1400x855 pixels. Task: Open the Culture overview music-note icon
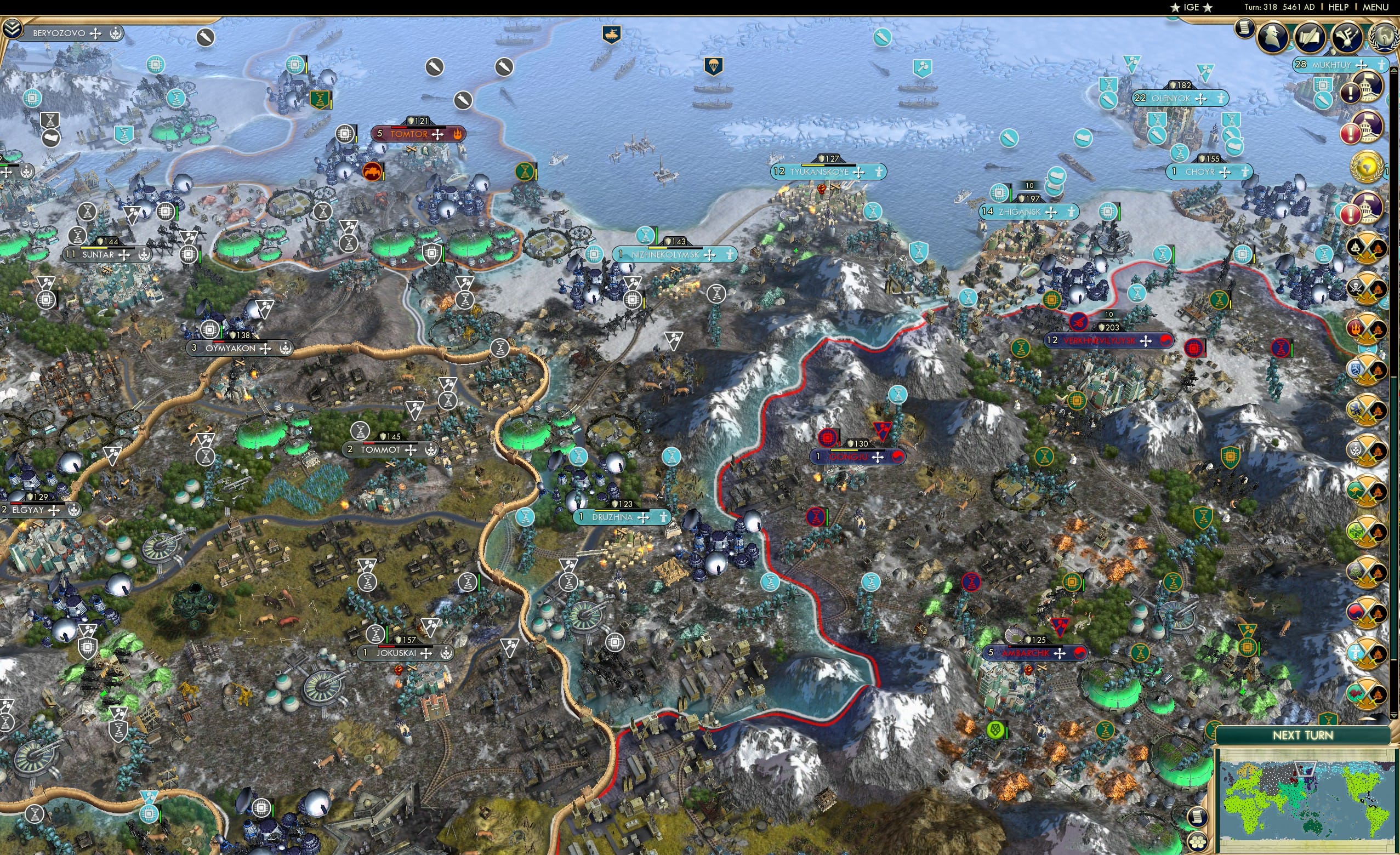1346,37
